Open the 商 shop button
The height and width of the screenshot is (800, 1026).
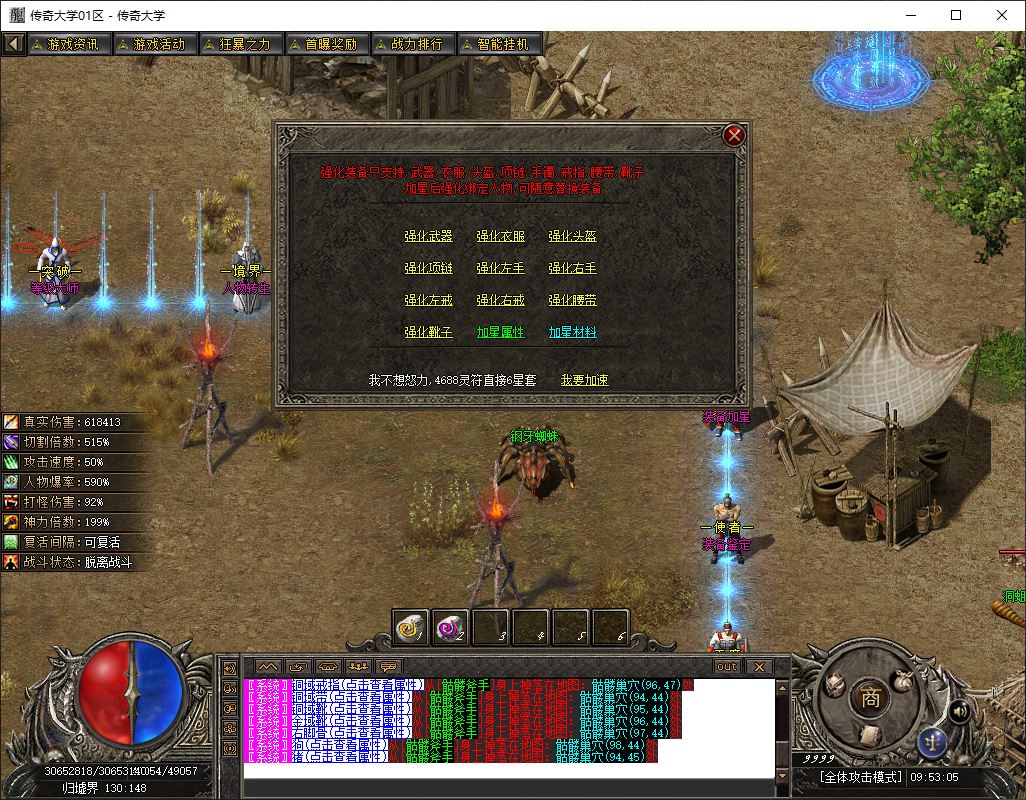[x=870, y=699]
